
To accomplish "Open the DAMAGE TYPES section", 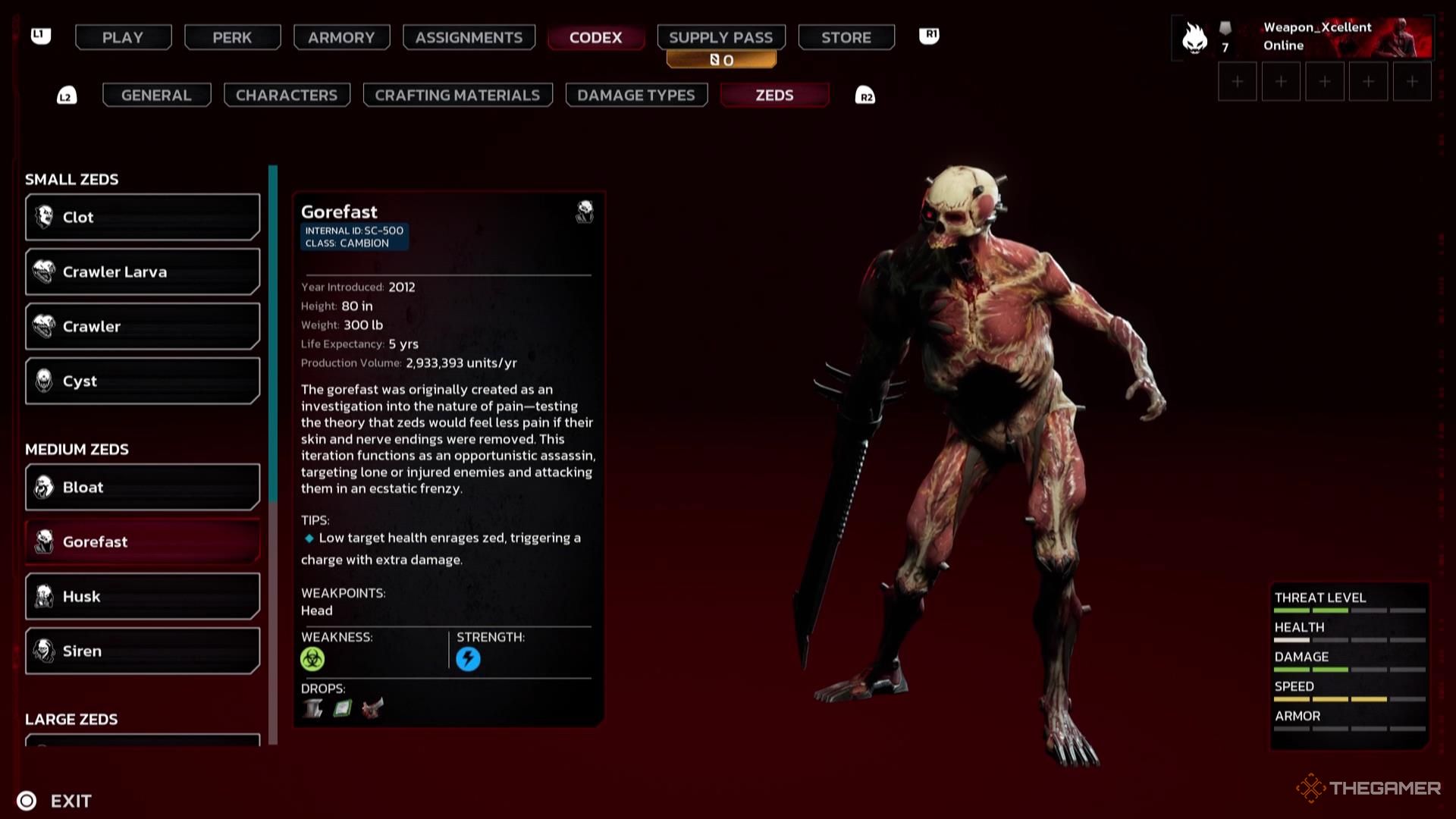I will click(636, 95).
